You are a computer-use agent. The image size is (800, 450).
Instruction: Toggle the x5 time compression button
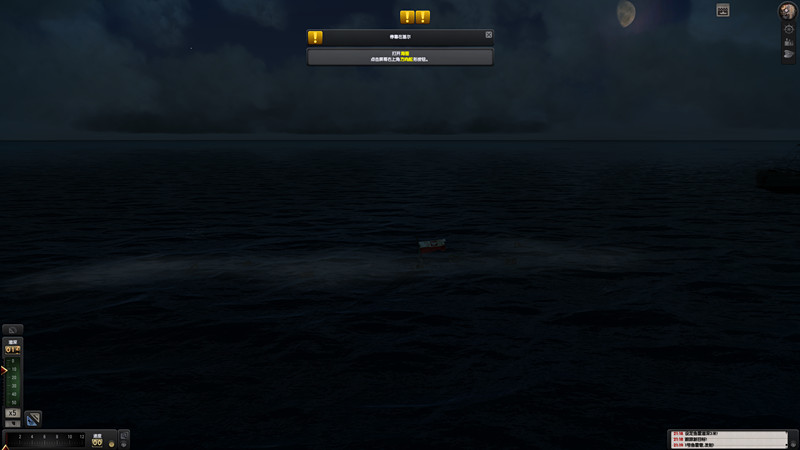(x=13, y=413)
